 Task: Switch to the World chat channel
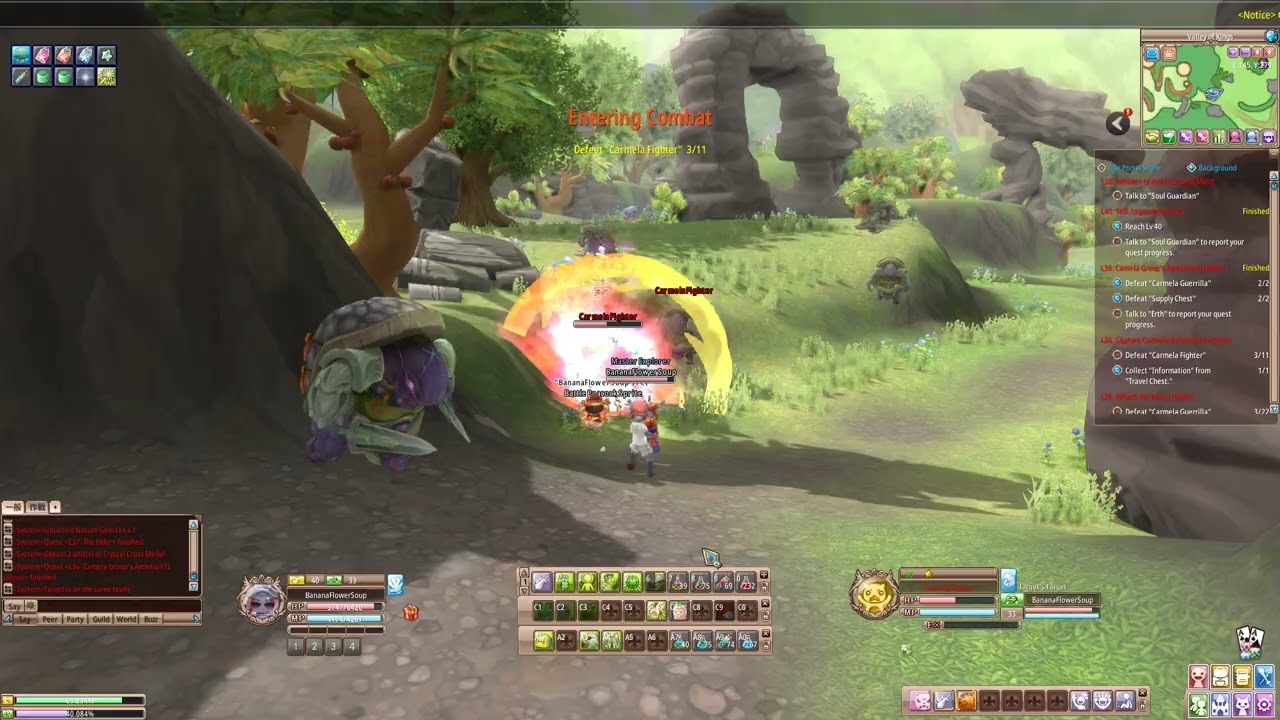coord(126,619)
